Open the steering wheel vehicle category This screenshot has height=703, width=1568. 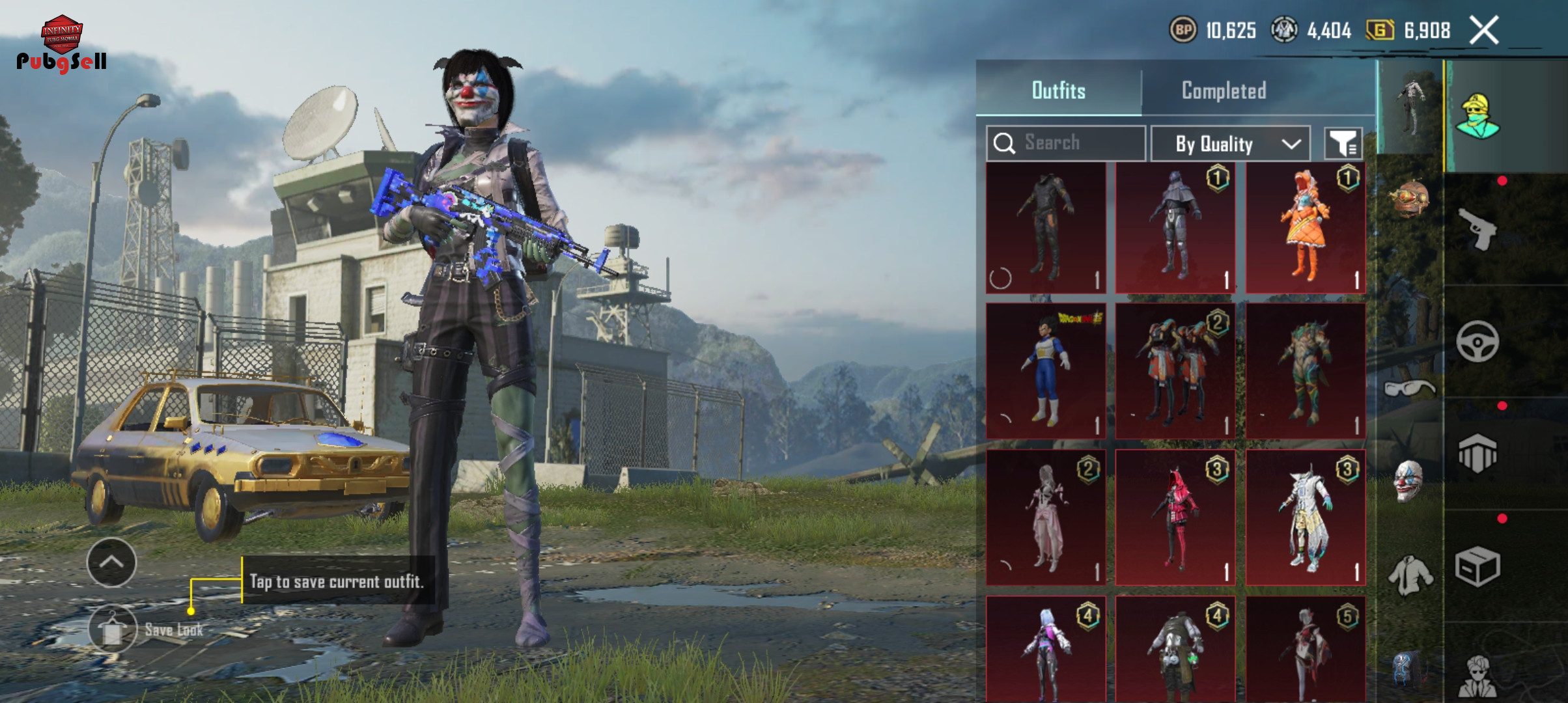pyautogui.click(x=1477, y=341)
